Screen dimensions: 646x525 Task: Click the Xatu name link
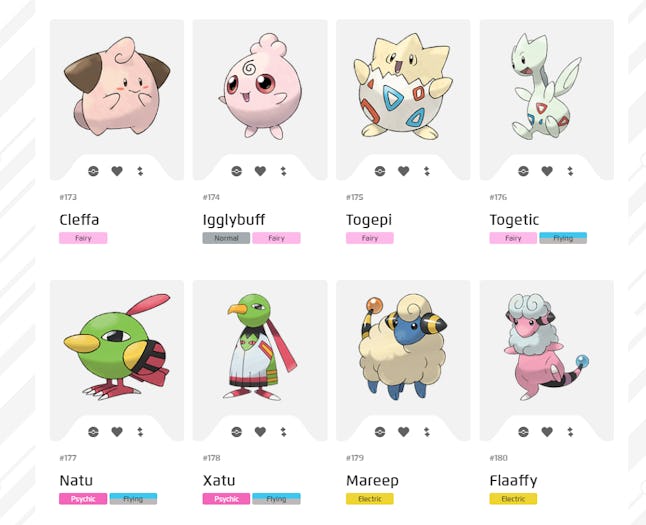(x=218, y=481)
